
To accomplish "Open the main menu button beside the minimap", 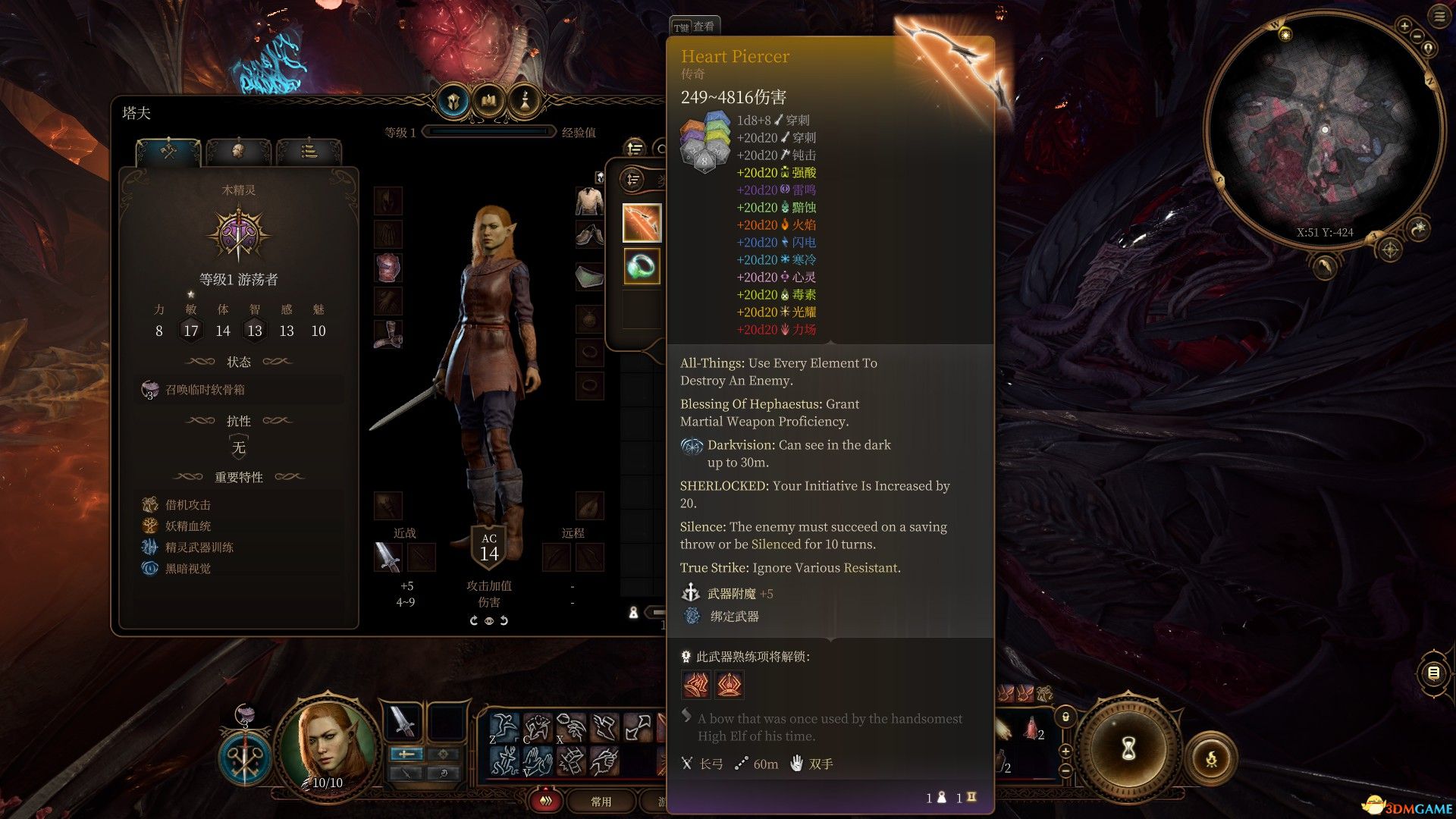I will 1439,17.
